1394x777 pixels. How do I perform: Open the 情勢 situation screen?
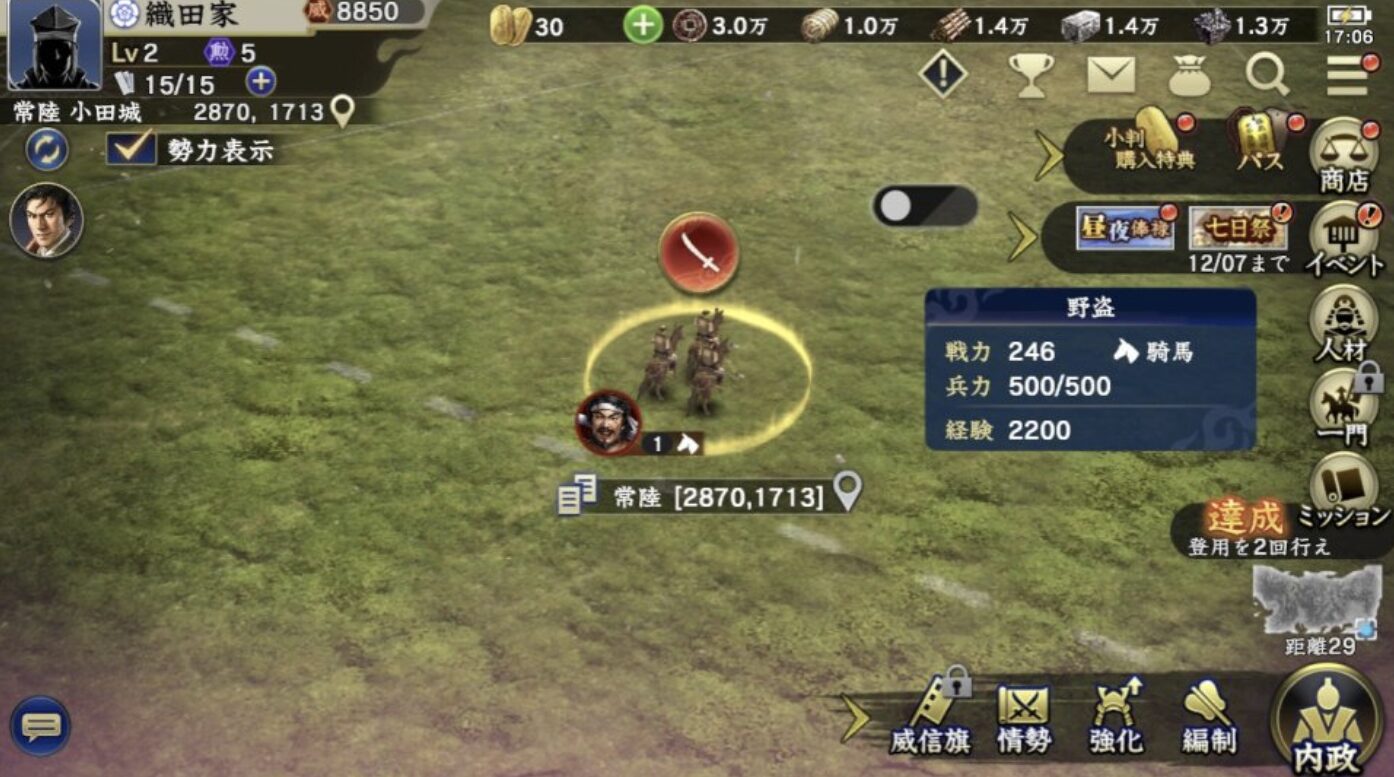[x=1024, y=716]
